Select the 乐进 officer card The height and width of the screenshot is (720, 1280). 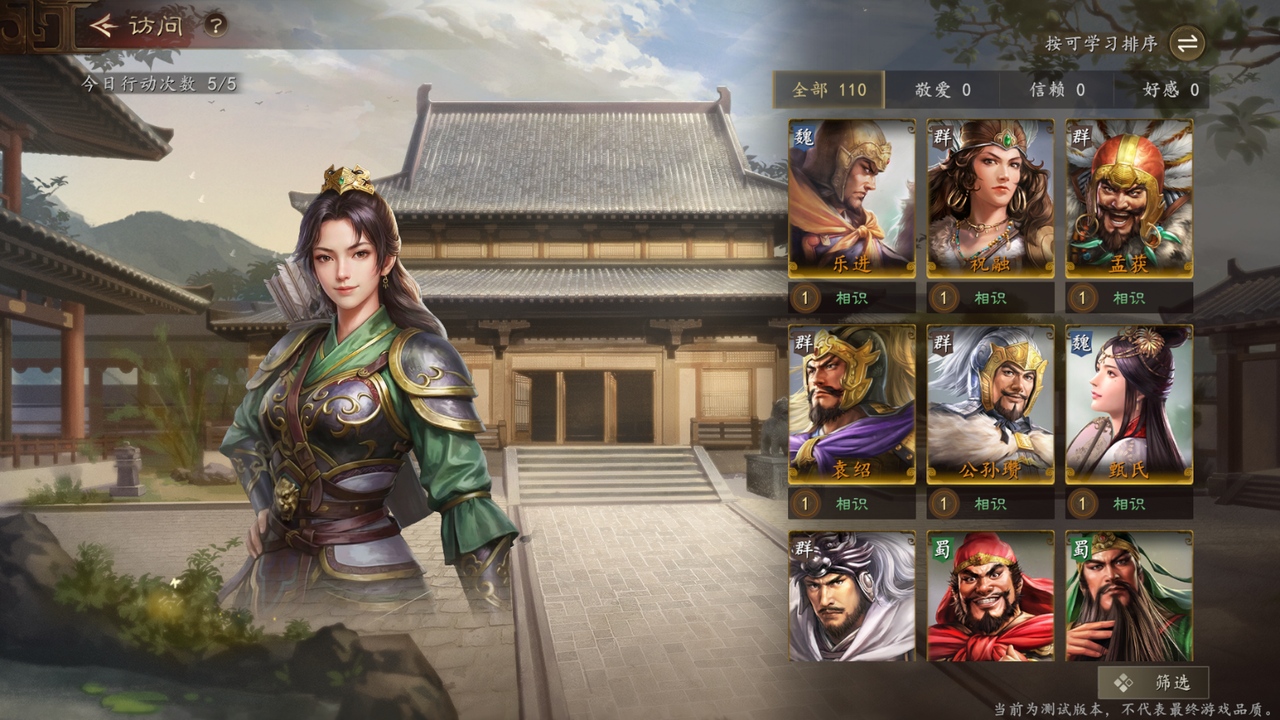click(x=851, y=198)
